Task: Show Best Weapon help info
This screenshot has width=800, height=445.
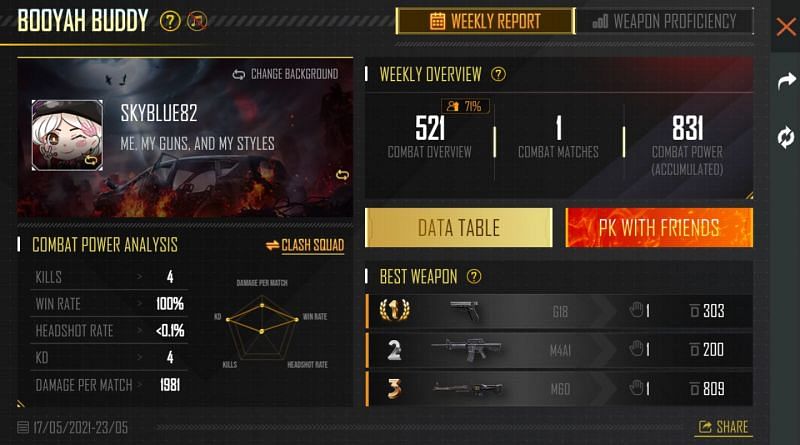Action: [474, 276]
